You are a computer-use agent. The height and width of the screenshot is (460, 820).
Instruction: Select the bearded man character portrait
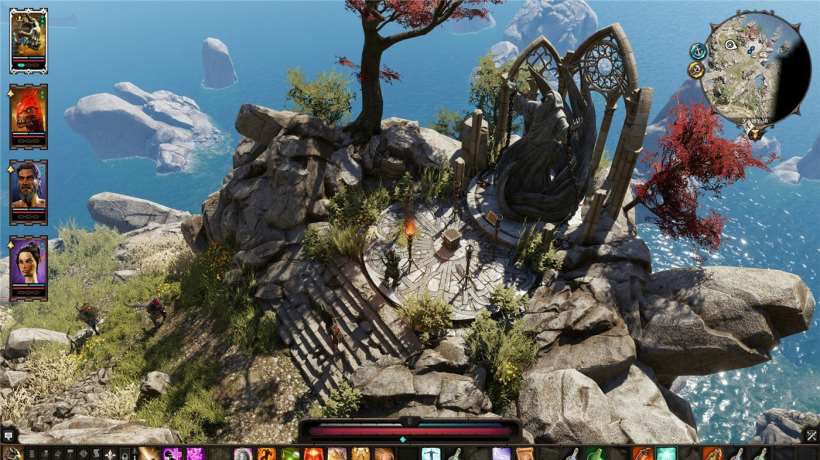pos(28,190)
